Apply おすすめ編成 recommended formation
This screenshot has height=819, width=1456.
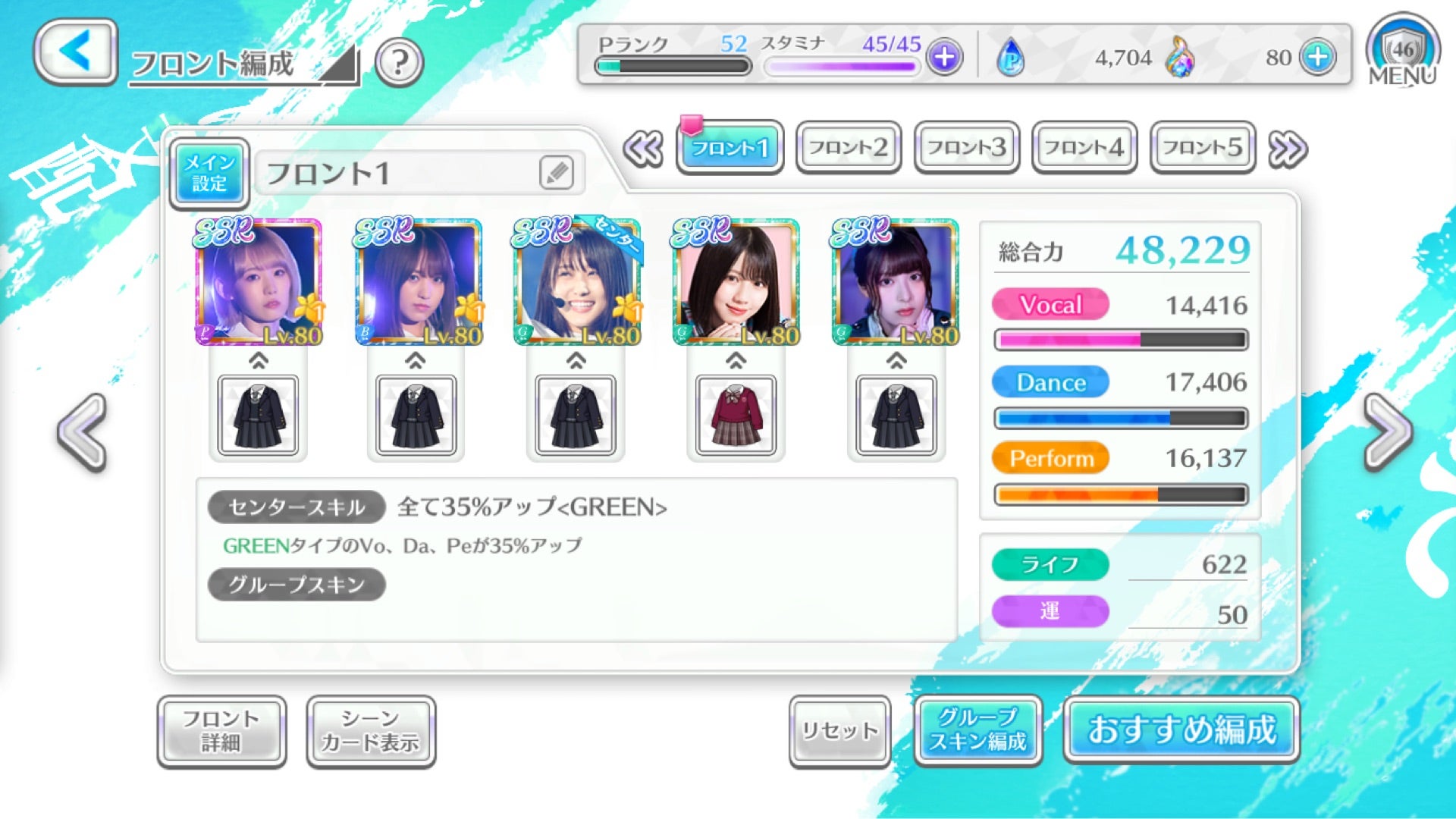[x=1181, y=730]
